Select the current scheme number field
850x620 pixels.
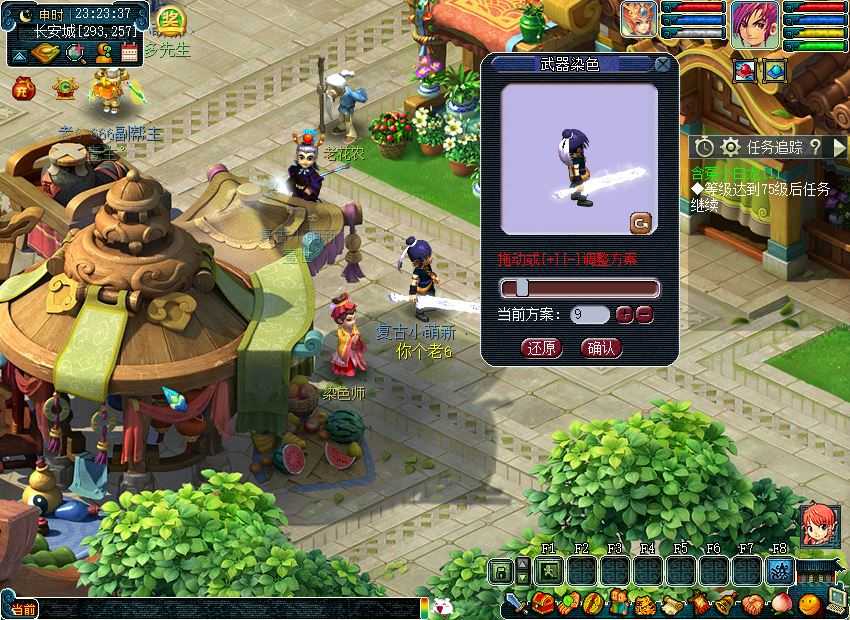point(589,314)
